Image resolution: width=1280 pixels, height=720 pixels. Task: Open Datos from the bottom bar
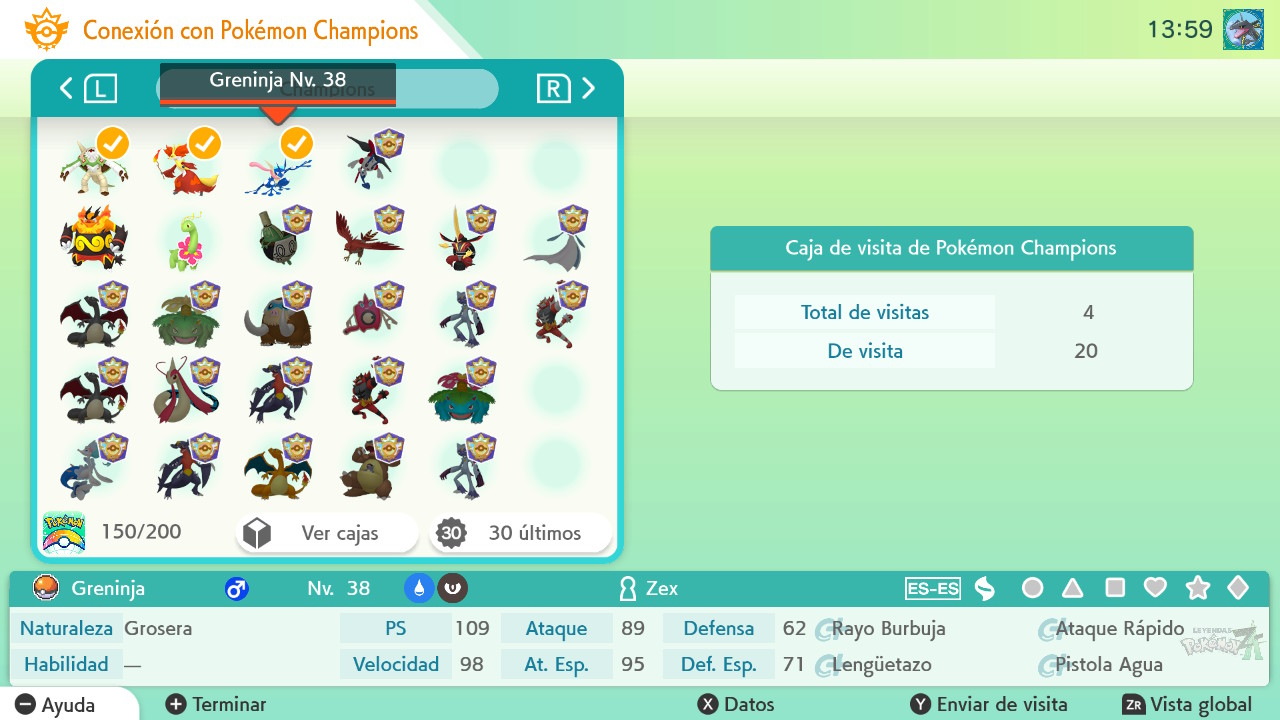[735, 704]
